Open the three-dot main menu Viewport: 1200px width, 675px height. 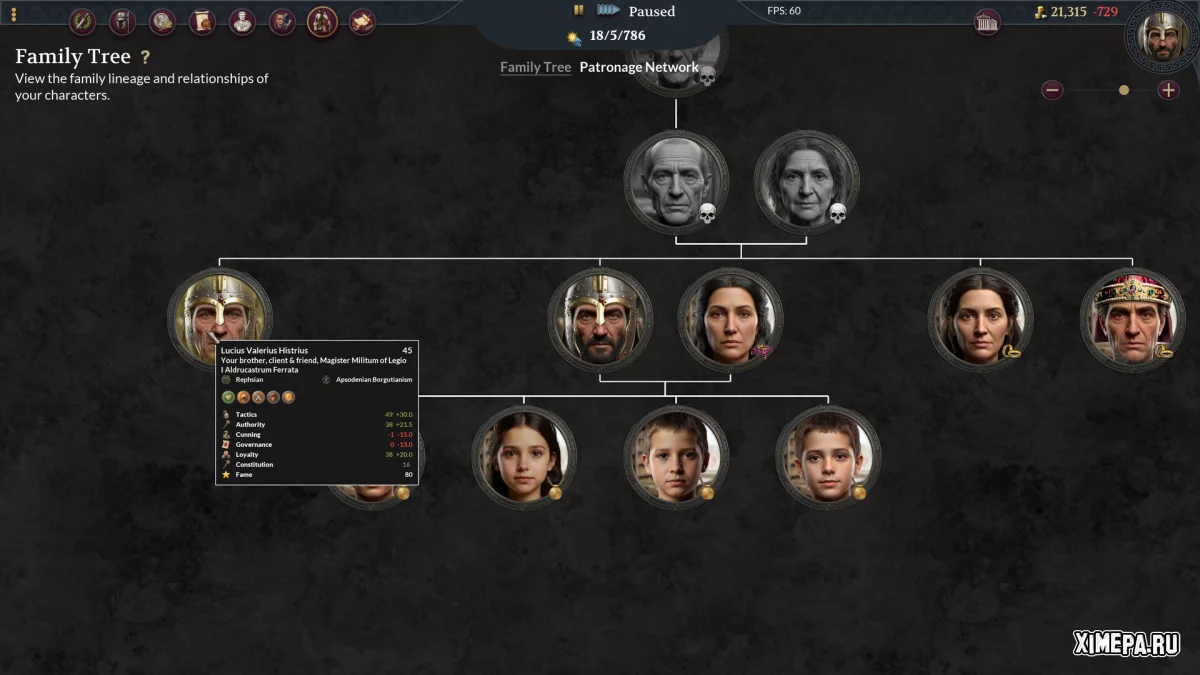pos(13,15)
